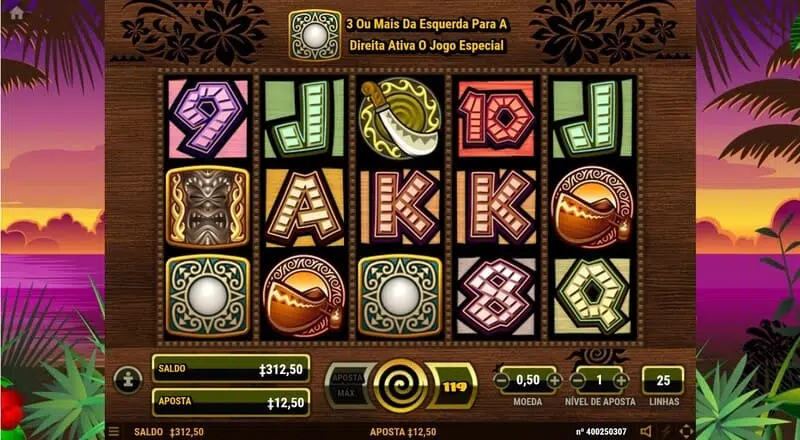Open the hamburger menu in bottom bar
Screen dimensions: 800x440
tap(113, 432)
